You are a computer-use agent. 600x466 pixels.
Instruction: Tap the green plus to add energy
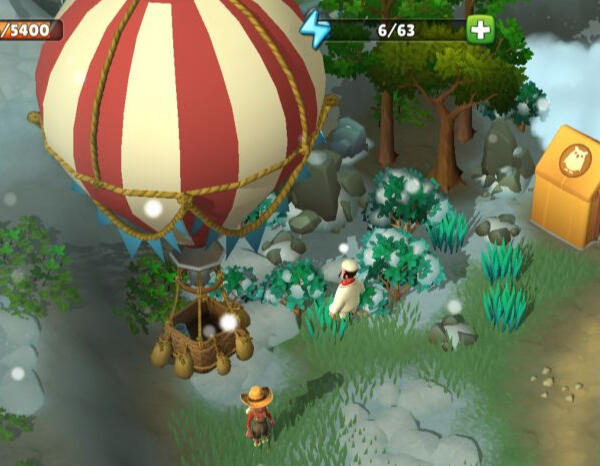point(480,29)
